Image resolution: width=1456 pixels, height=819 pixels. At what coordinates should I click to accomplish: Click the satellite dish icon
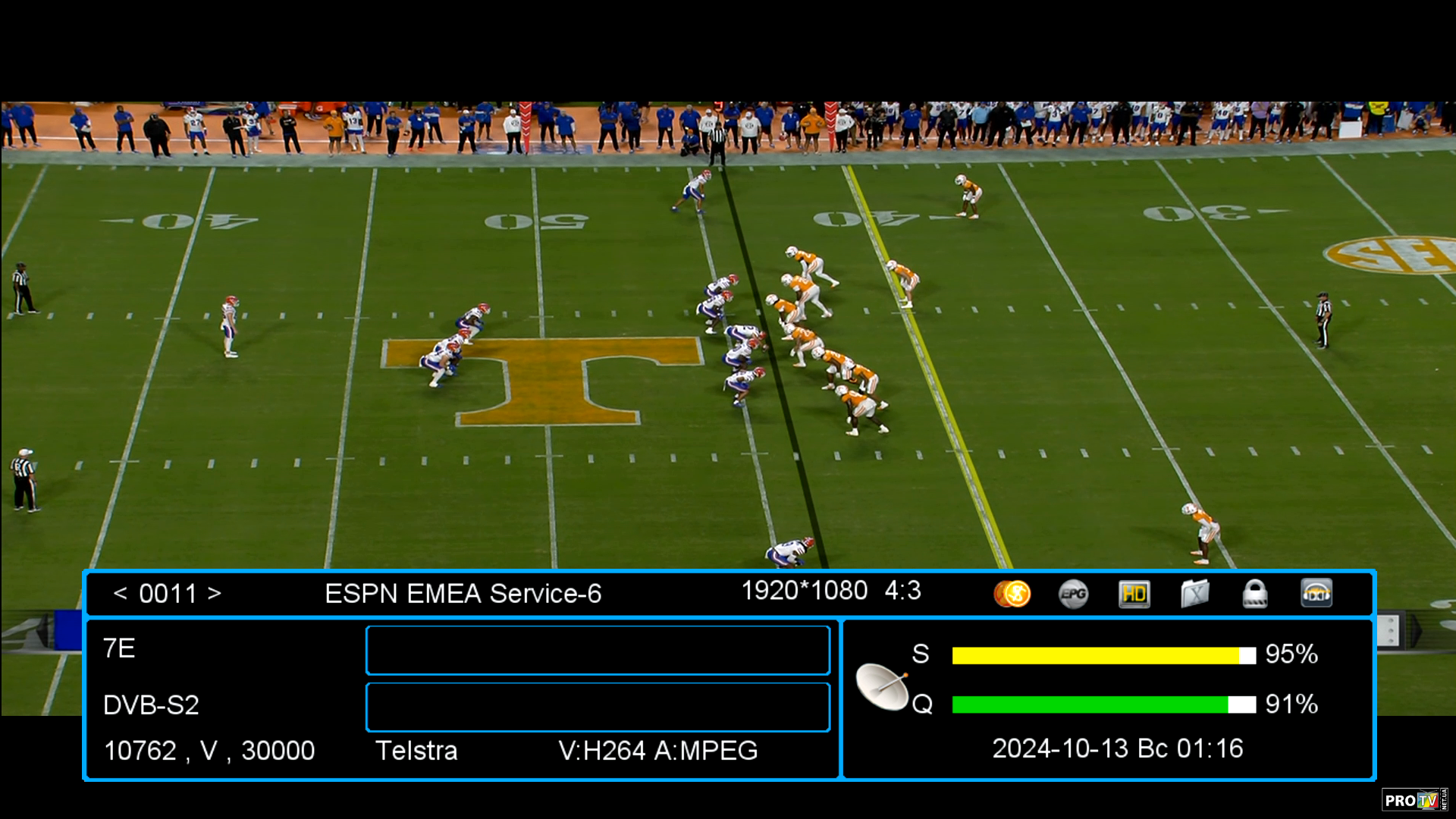pyautogui.click(x=882, y=686)
